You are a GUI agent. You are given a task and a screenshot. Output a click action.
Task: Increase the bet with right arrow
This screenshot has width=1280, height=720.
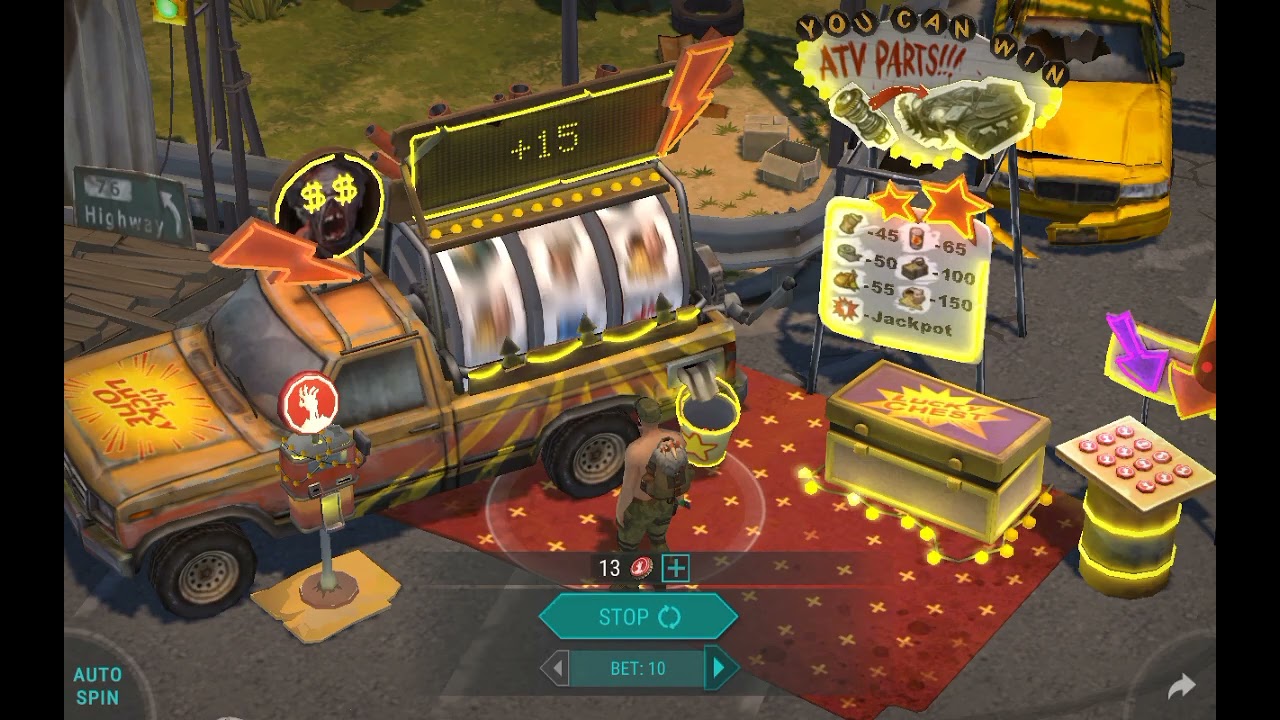(x=717, y=668)
